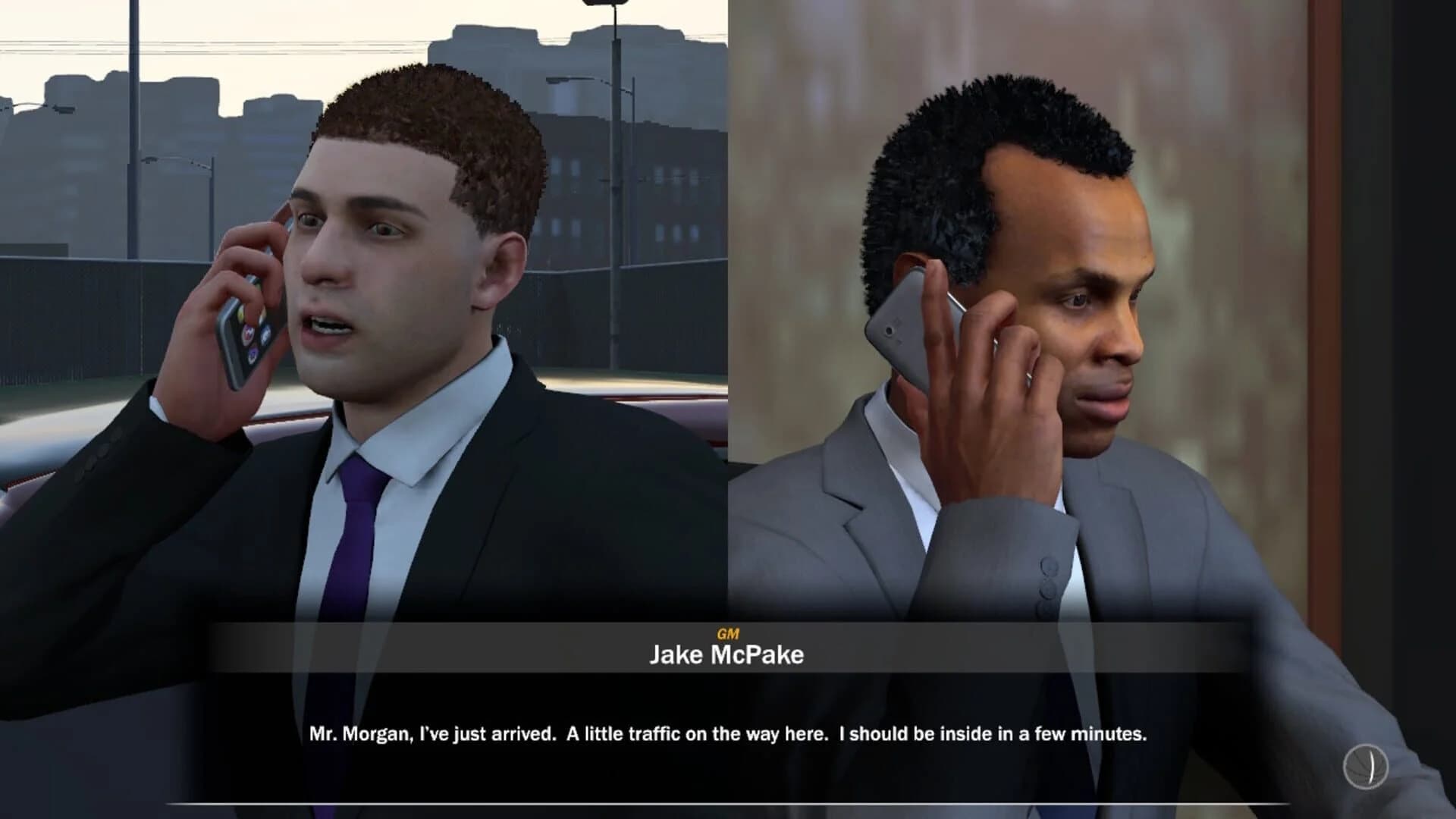The height and width of the screenshot is (819, 1456).
Task: Tap the blue app icon on Jake's phone
Action: tap(266, 334)
